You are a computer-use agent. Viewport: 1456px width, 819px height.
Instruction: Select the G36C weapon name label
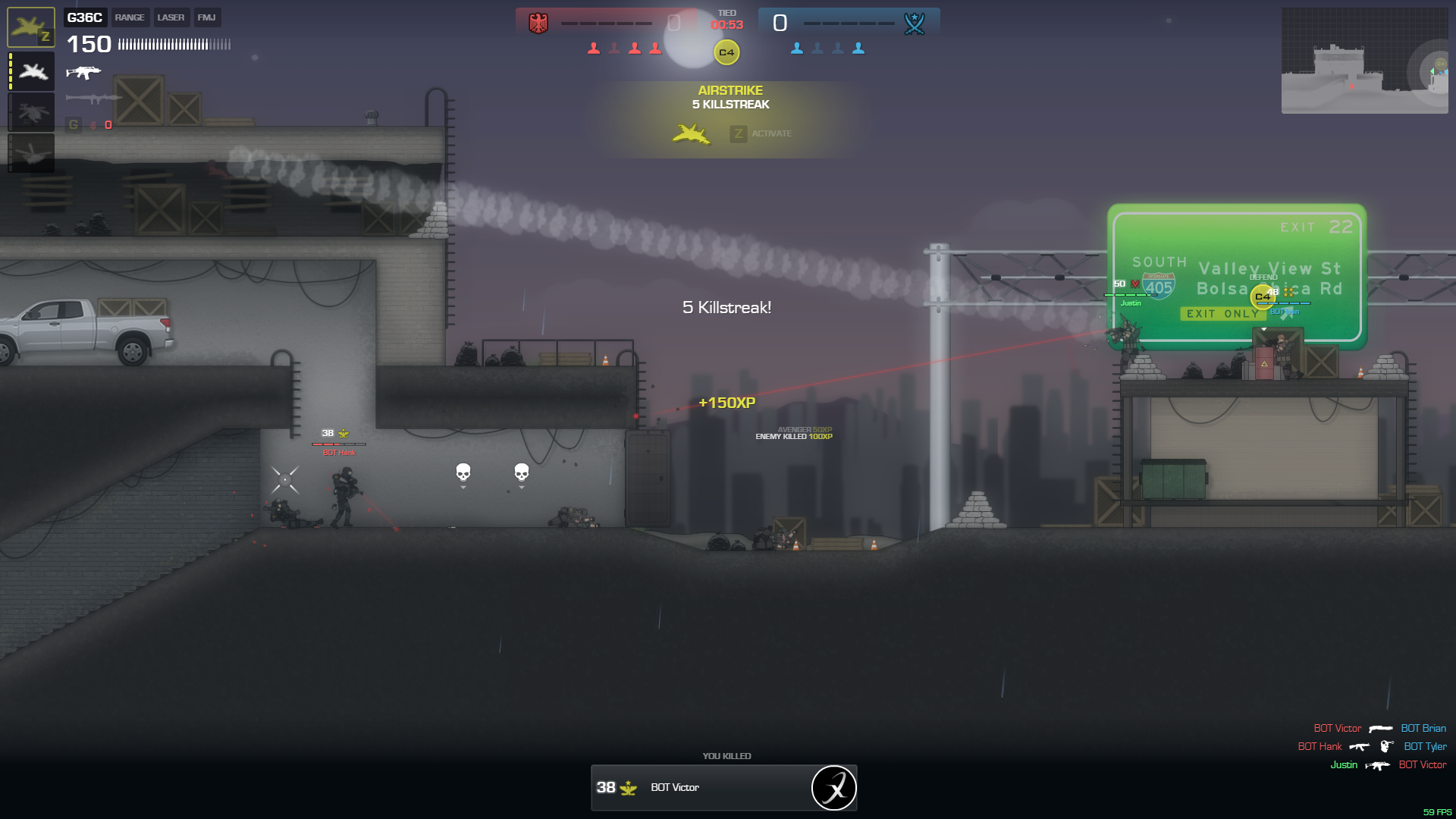pos(84,17)
